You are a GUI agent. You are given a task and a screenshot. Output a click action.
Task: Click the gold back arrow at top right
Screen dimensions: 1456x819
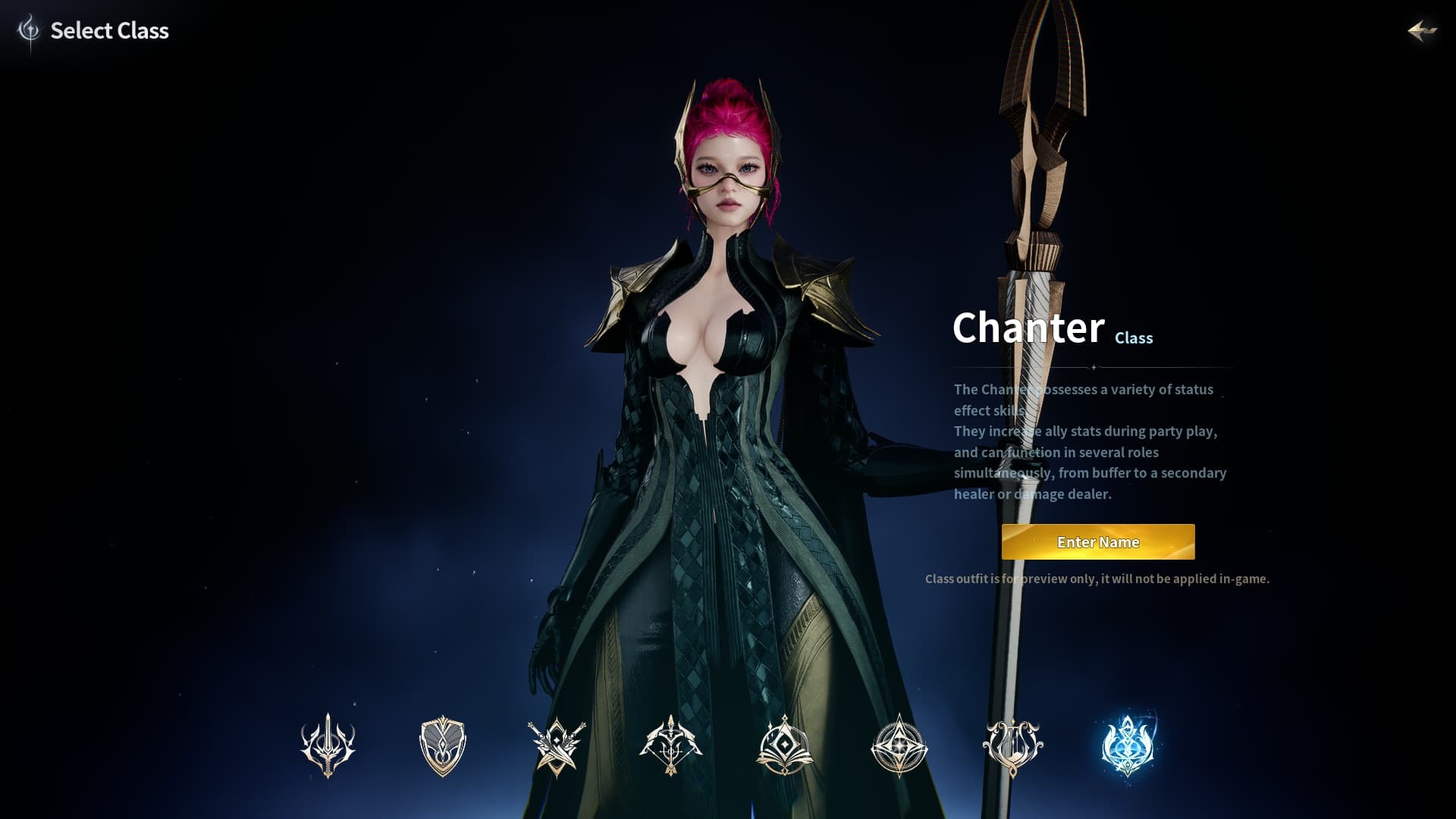click(1423, 31)
